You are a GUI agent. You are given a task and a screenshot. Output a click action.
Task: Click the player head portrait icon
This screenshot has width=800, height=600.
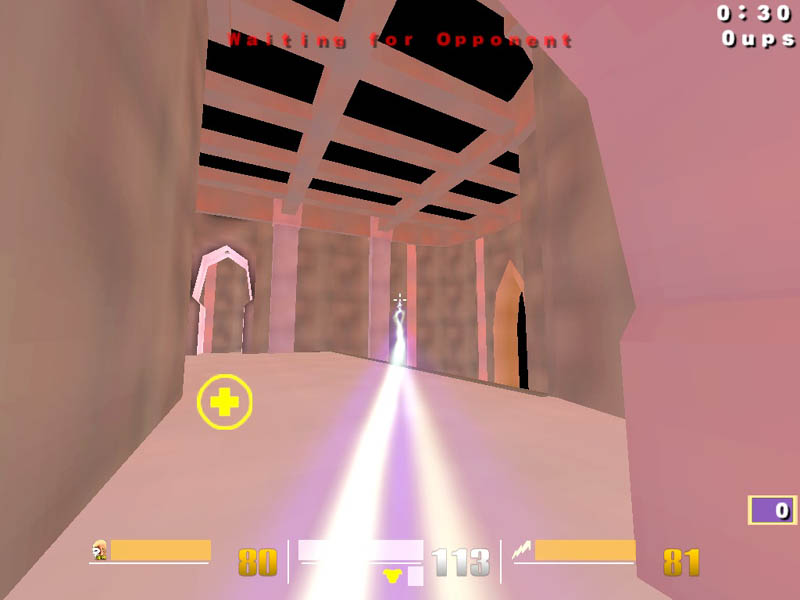point(99,550)
